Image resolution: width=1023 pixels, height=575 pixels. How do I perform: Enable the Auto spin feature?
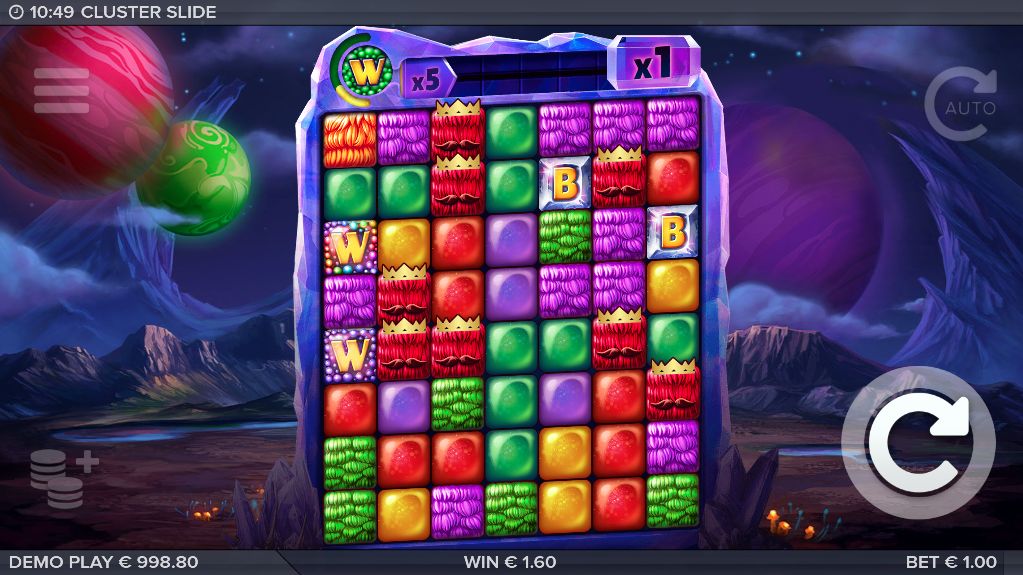pyautogui.click(x=961, y=104)
